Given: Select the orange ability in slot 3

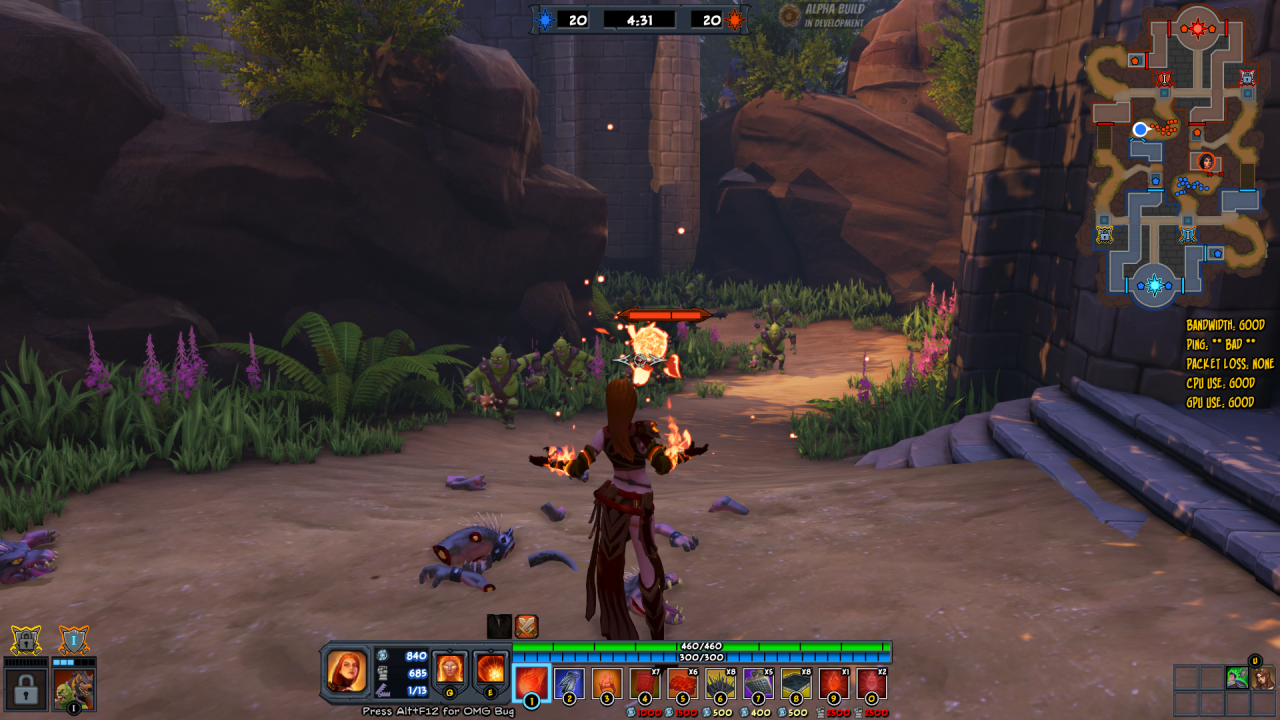Looking at the screenshot, I should (607, 683).
